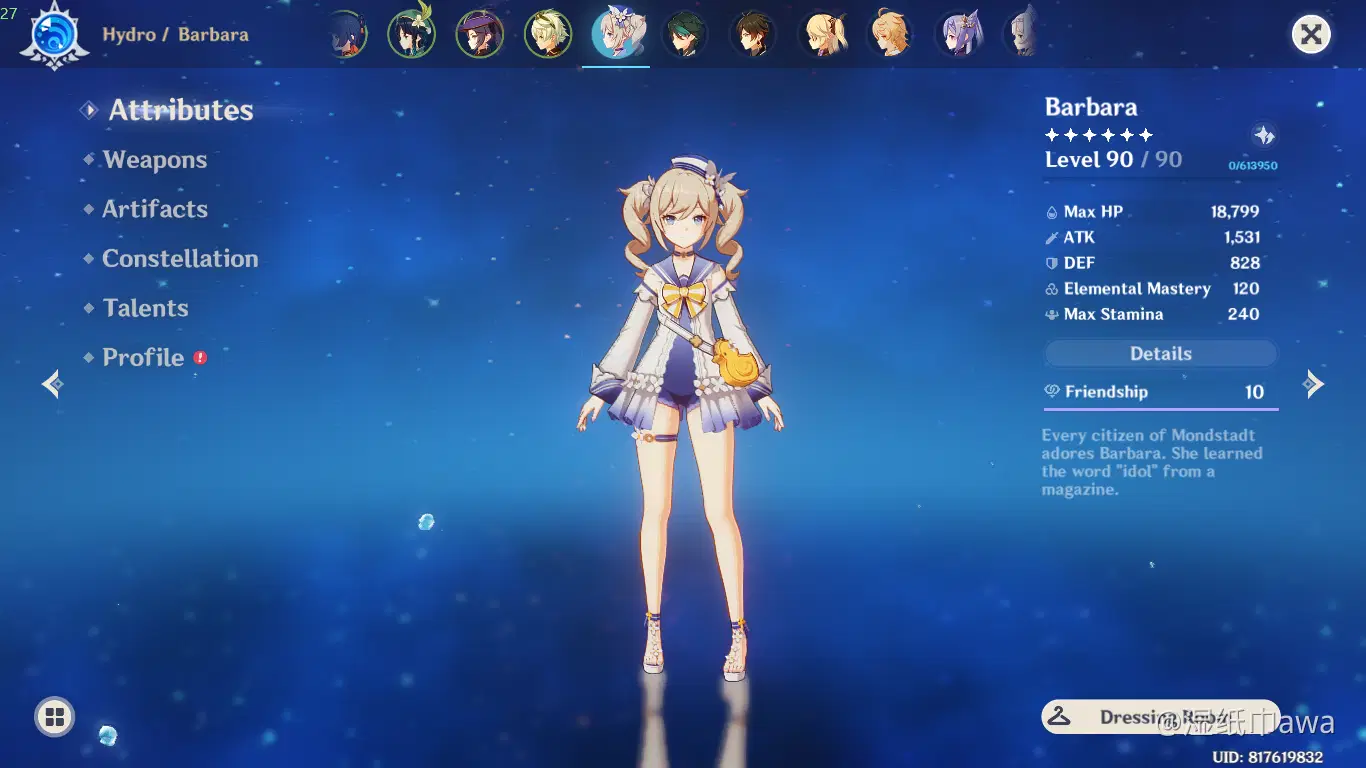Click the Friendship level progress bar

coord(1160,408)
